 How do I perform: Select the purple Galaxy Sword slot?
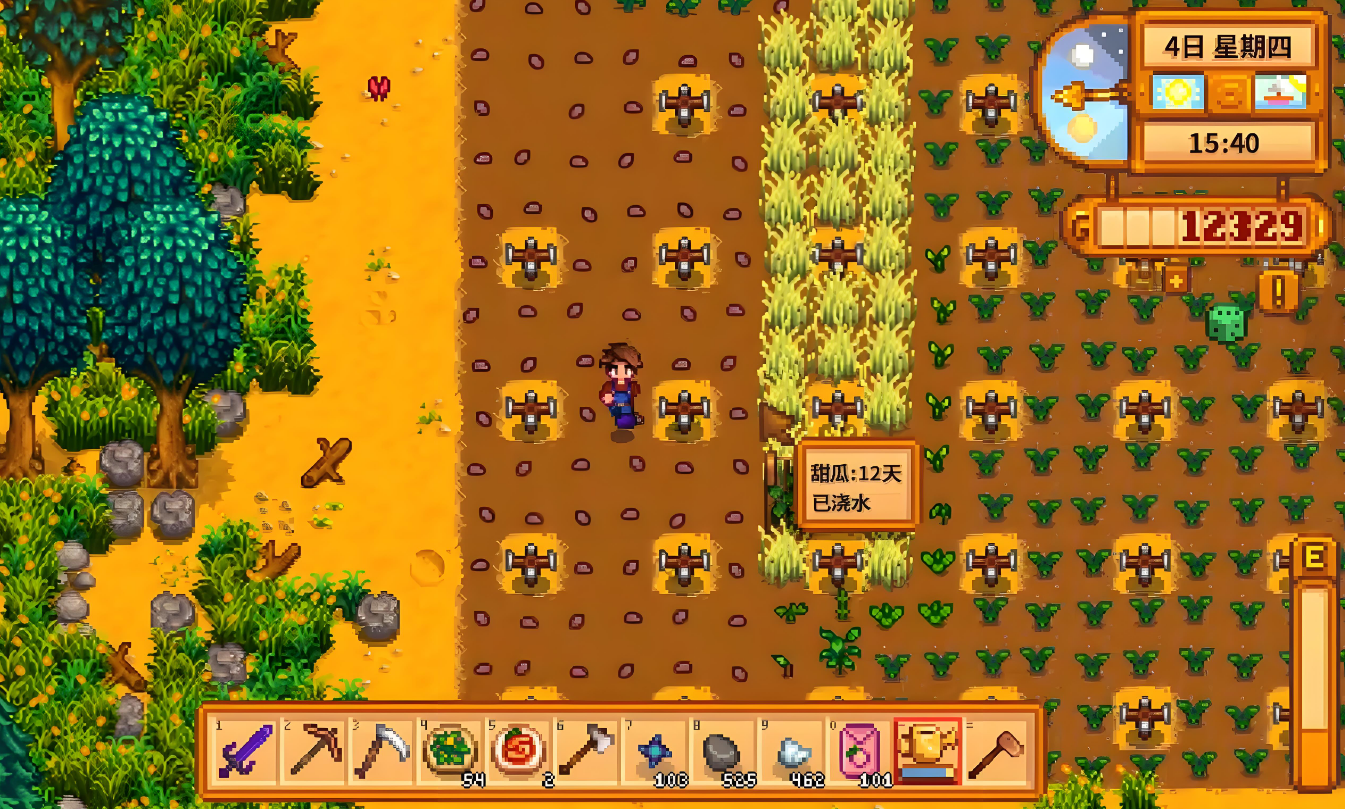(245, 751)
